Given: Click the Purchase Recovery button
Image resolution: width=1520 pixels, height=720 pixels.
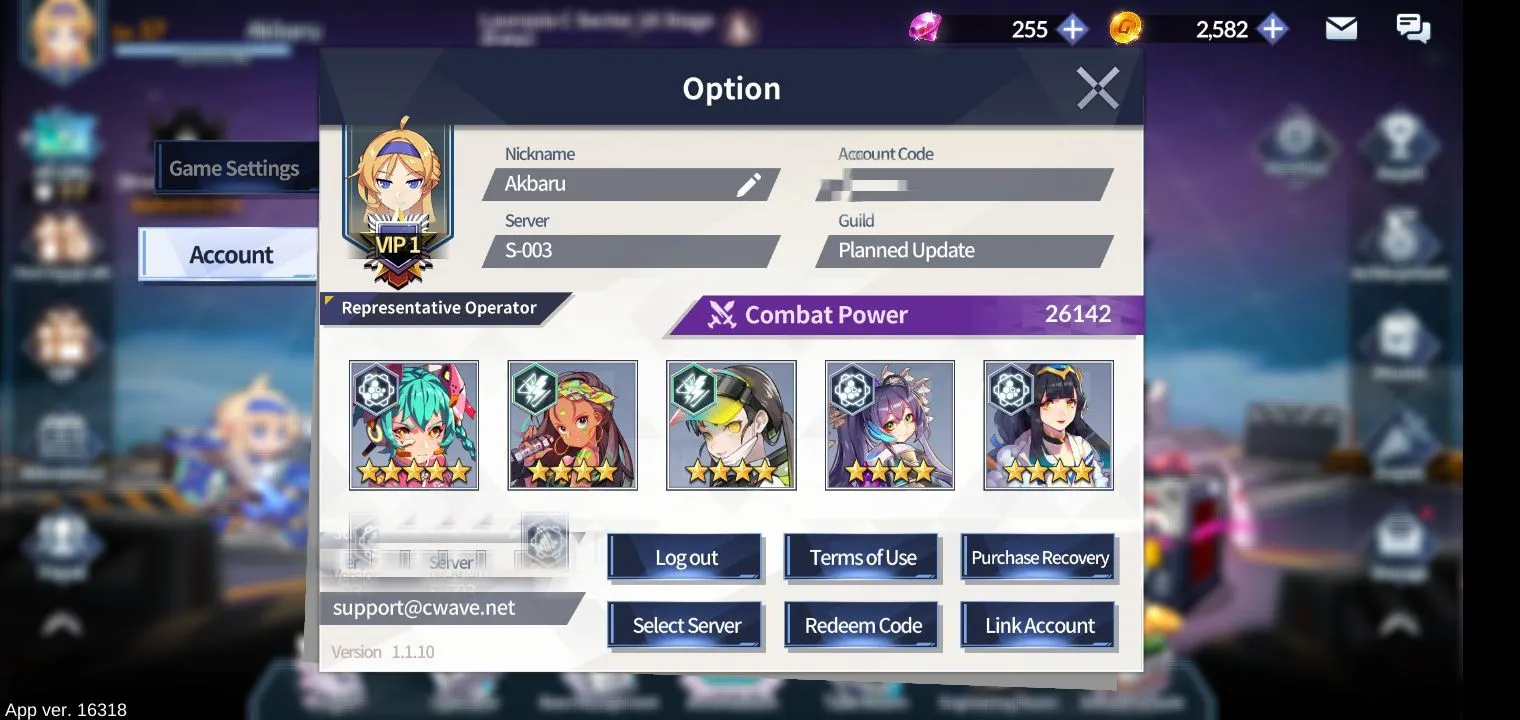Looking at the screenshot, I should [1039, 558].
